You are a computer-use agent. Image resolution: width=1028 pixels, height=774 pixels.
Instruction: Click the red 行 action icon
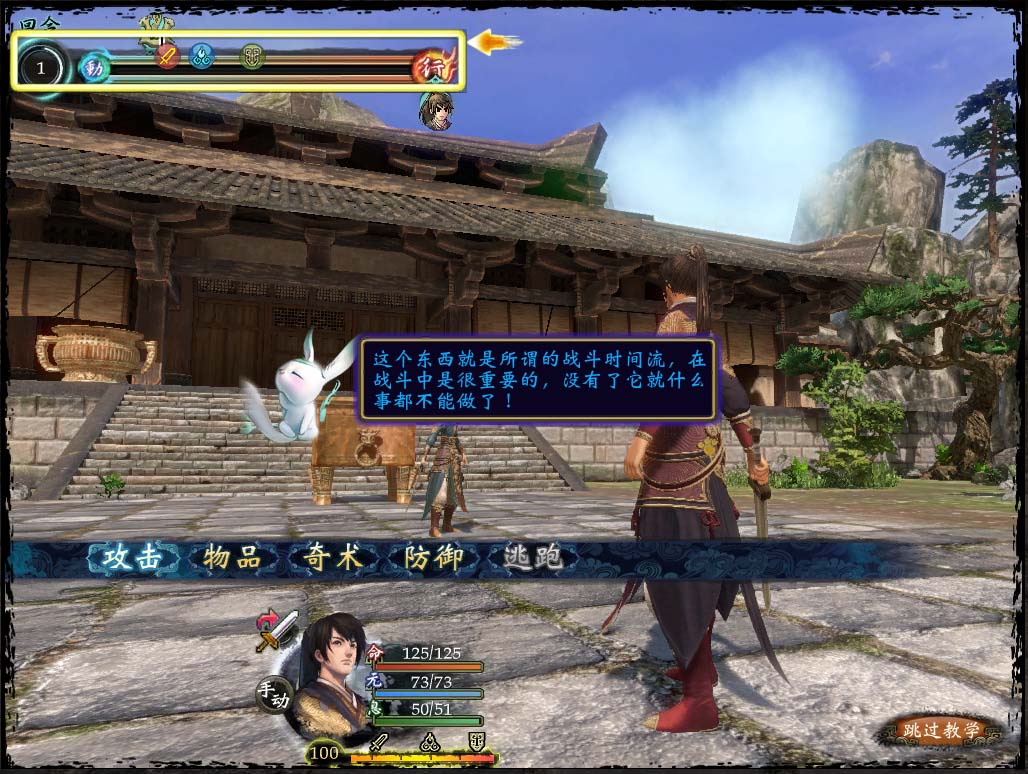pyautogui.click(x=434, y=66)
